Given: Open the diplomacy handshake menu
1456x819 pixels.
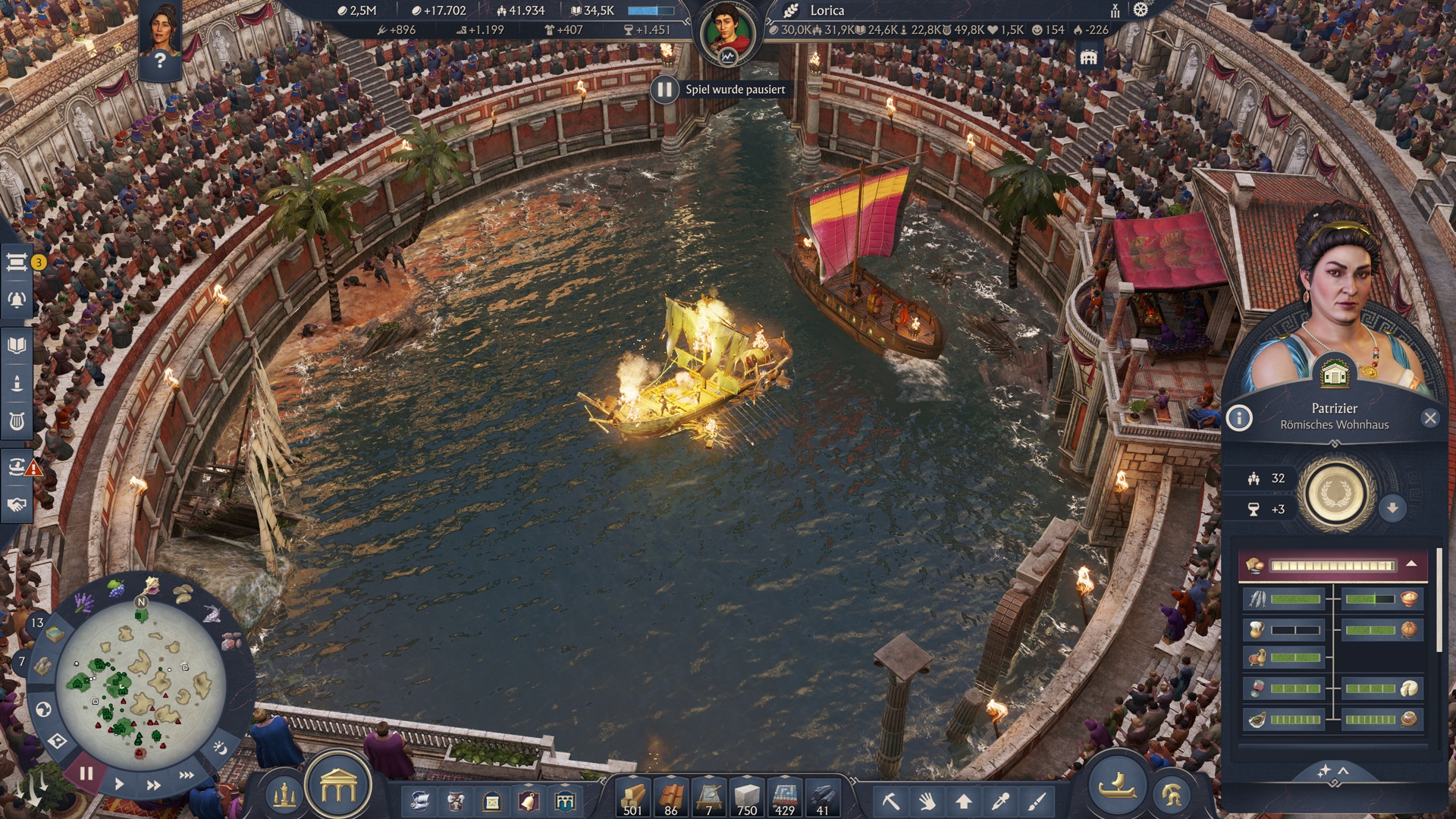Looking at the screenshot, I should (x=17, y=504).
